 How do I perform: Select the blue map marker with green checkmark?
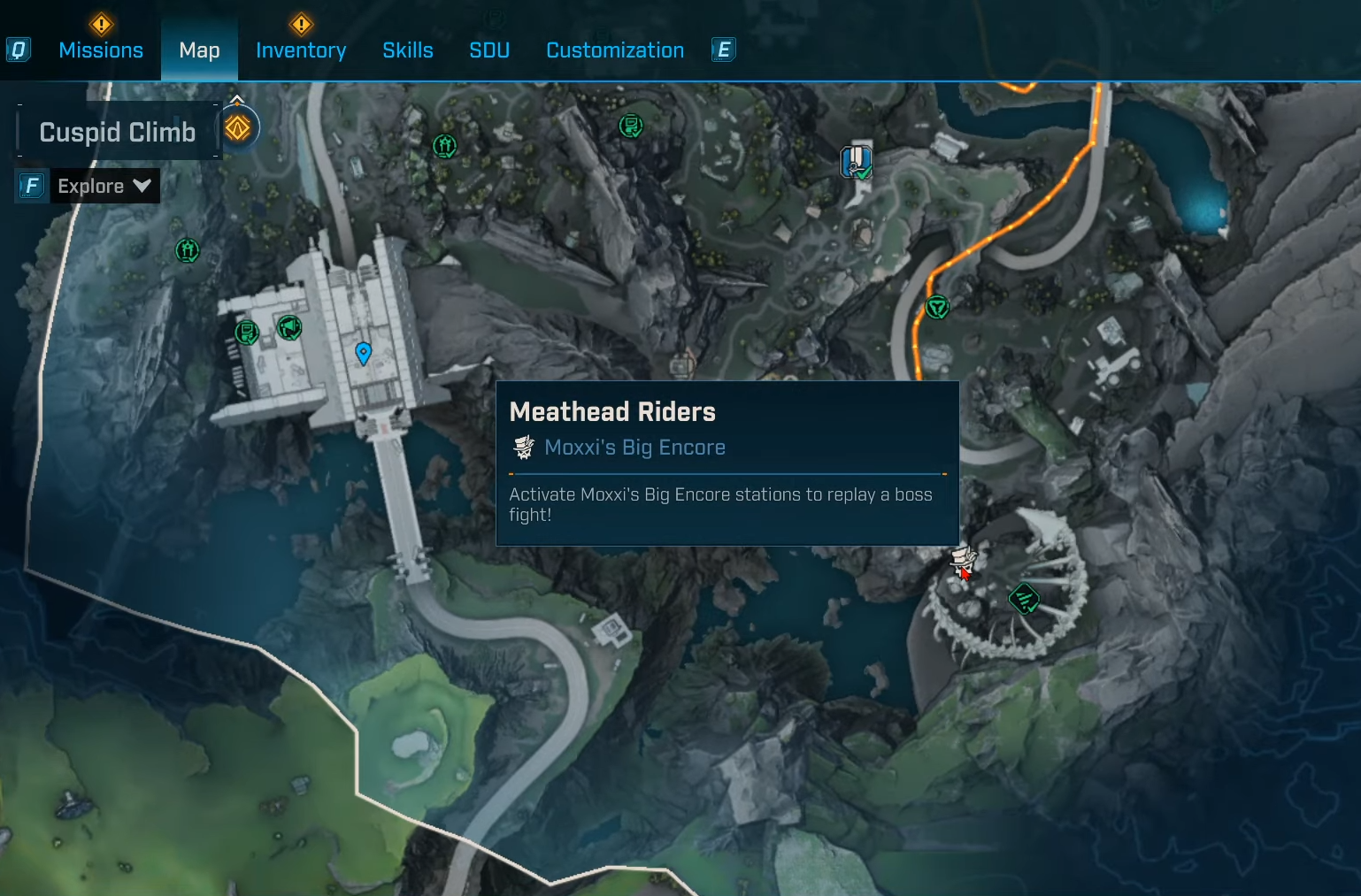click(856, 162)
